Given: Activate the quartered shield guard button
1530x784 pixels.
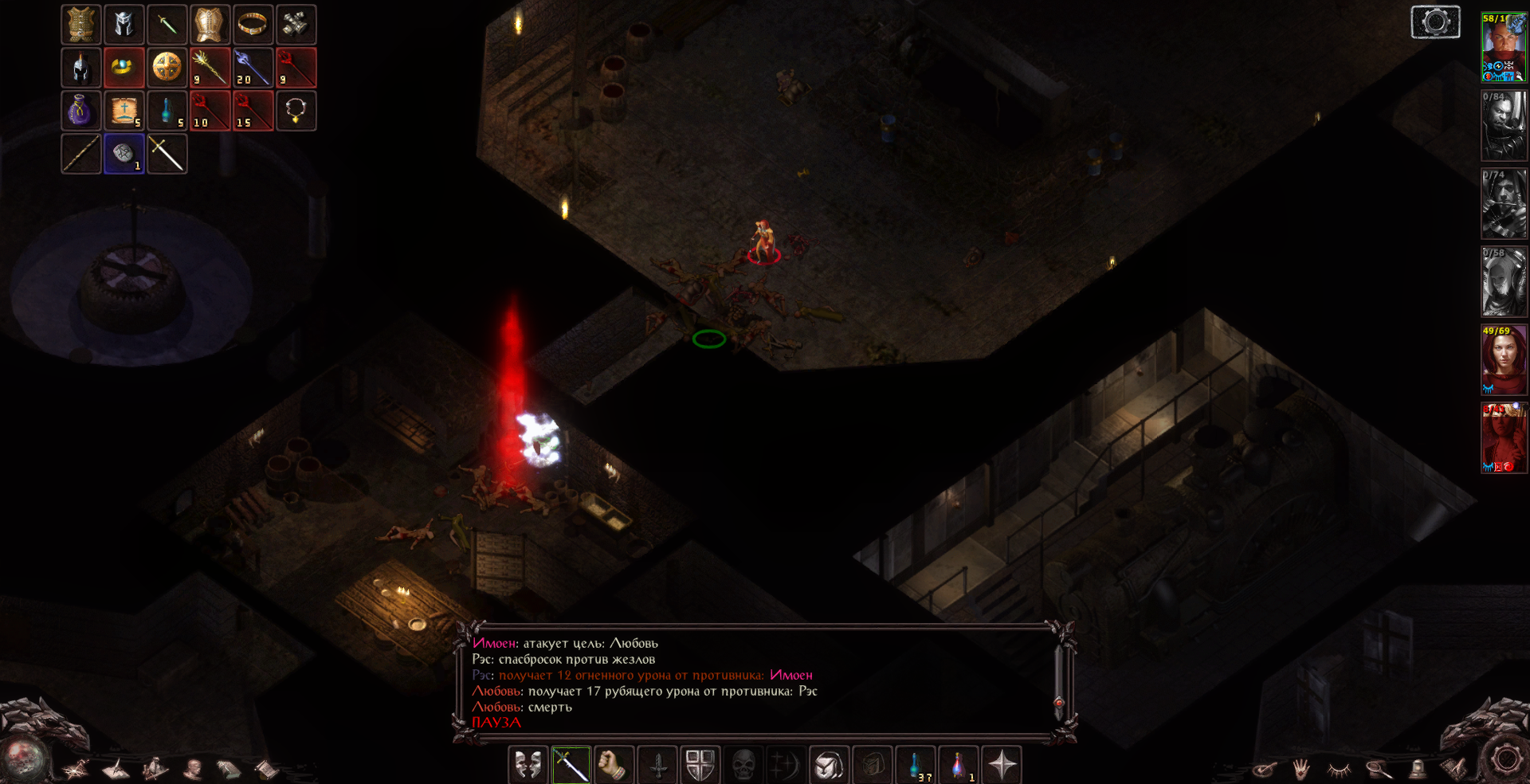Looking at the screenshot, I should [700, 766].
